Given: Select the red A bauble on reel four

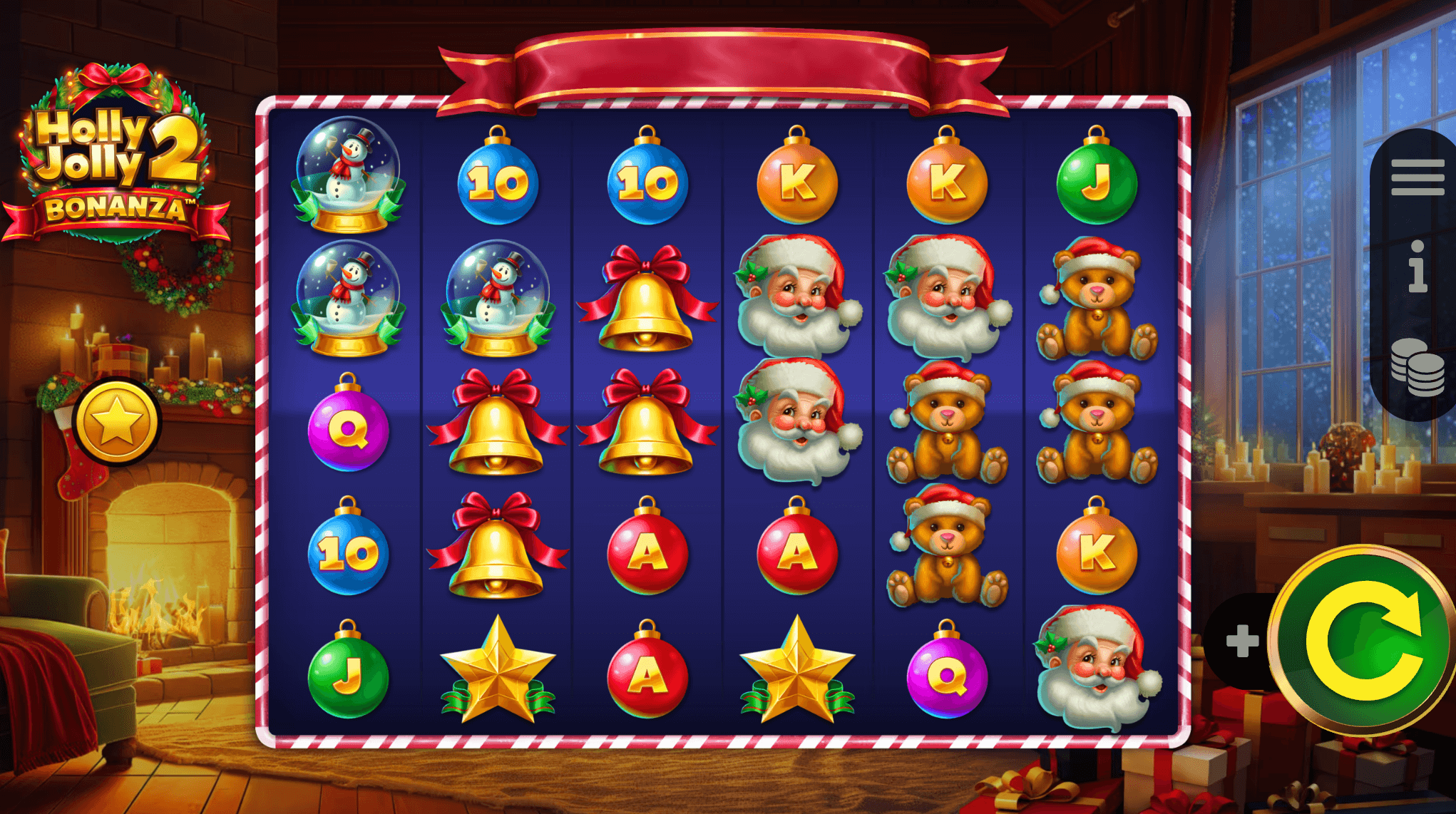Looking at the screenshot, I should 796,556.
